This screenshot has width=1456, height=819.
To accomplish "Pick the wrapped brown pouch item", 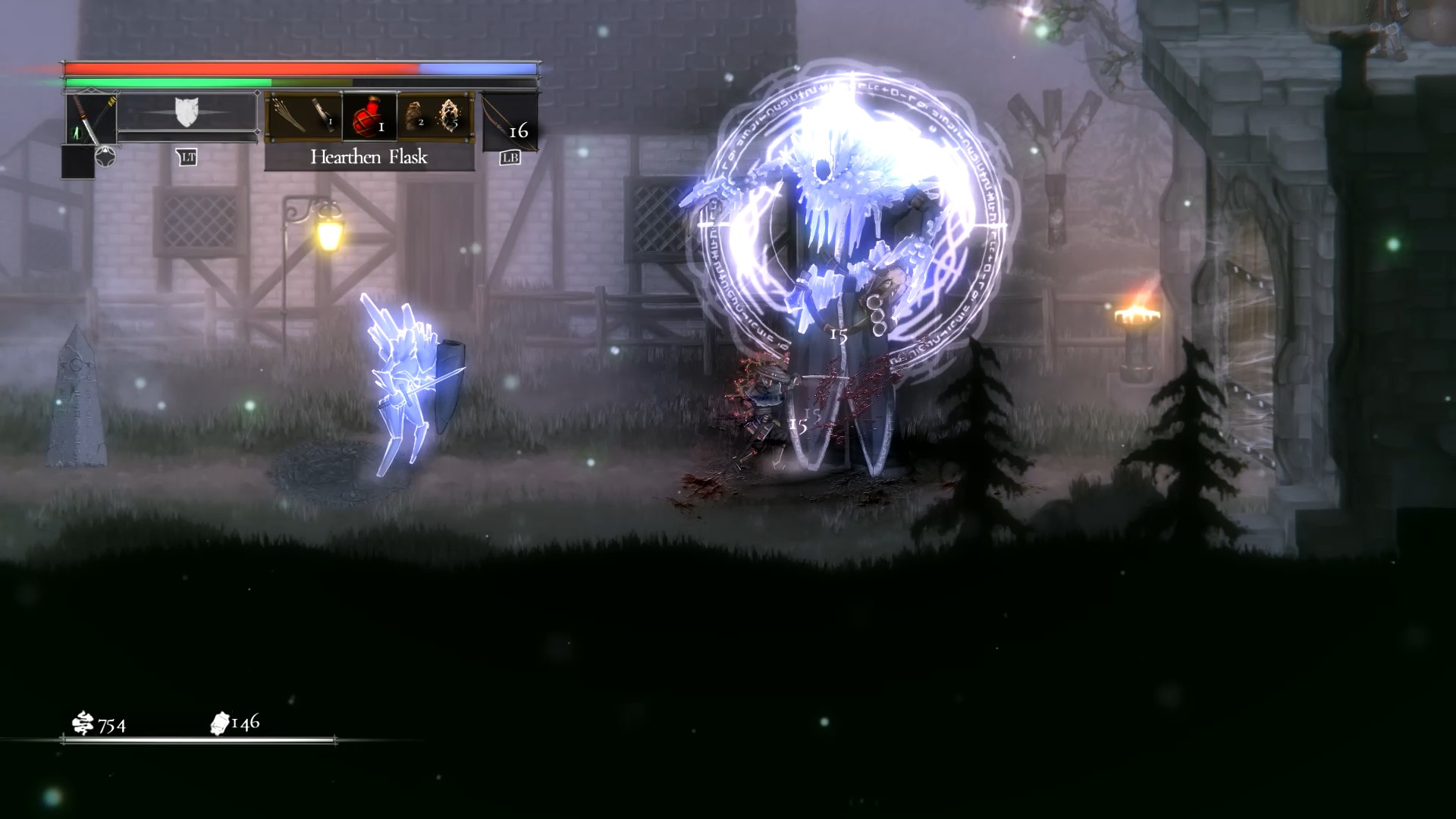I will tap(413, 115).
